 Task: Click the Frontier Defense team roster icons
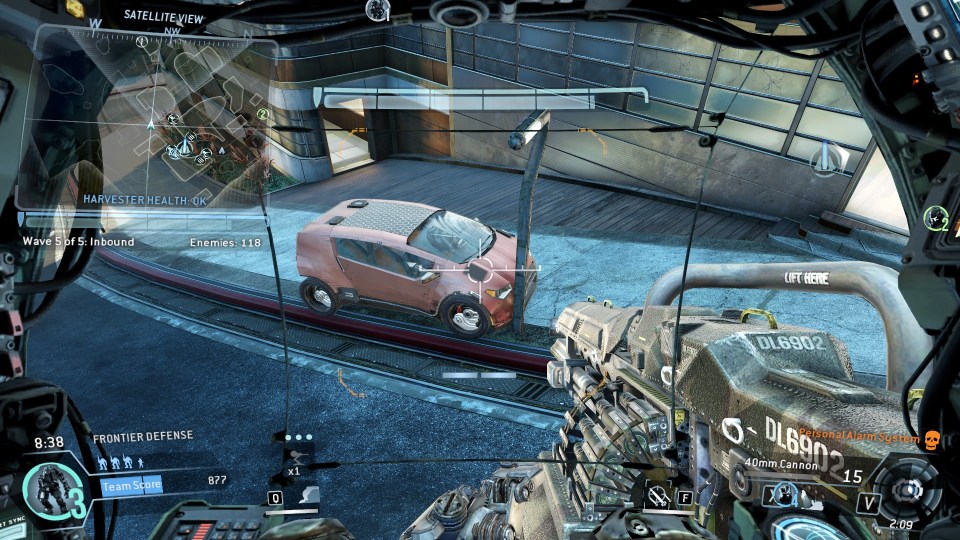pos(125,462)
